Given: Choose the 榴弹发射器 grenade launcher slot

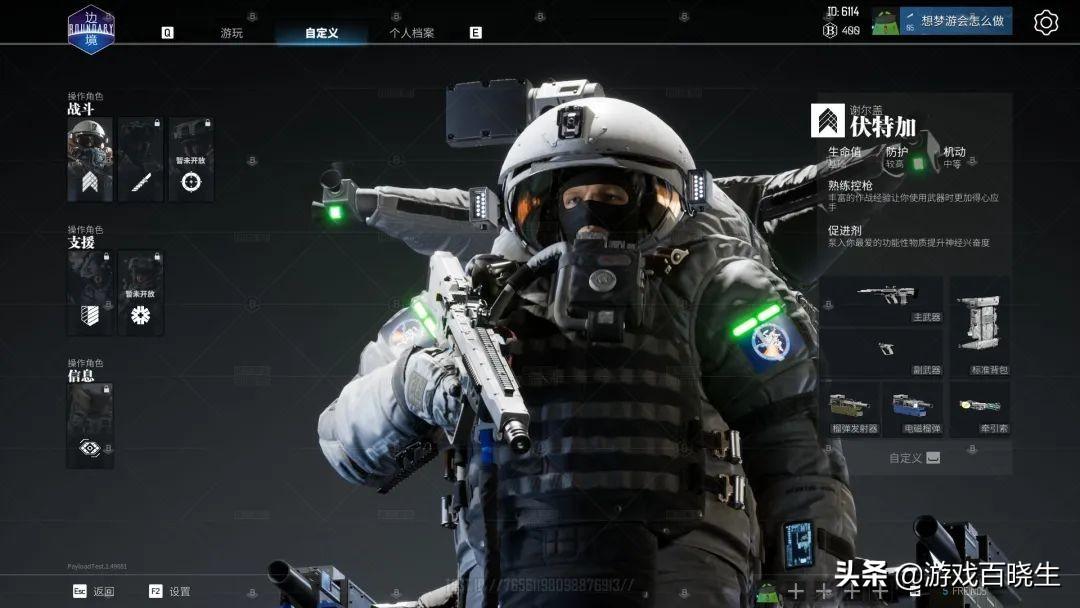Looking at the screenshot, I should tap(851, 409).
